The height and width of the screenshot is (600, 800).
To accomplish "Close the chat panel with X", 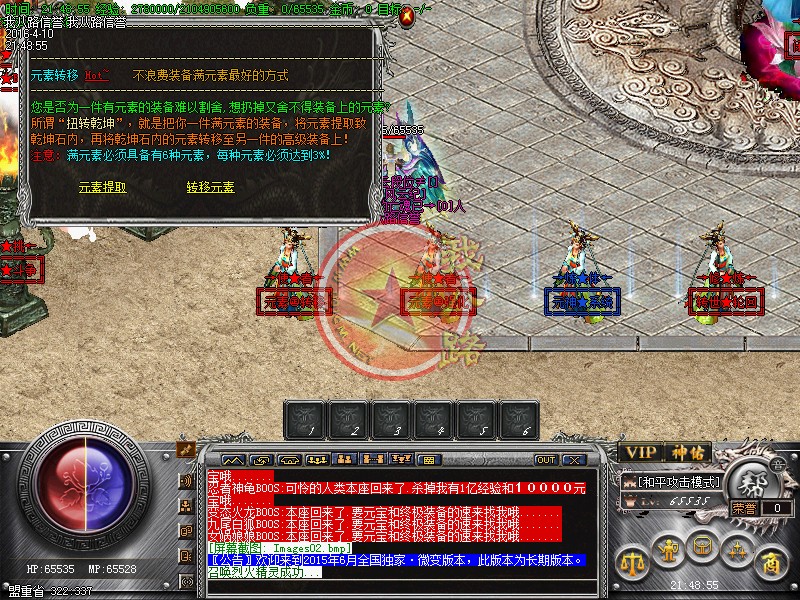I will (574, 460).
